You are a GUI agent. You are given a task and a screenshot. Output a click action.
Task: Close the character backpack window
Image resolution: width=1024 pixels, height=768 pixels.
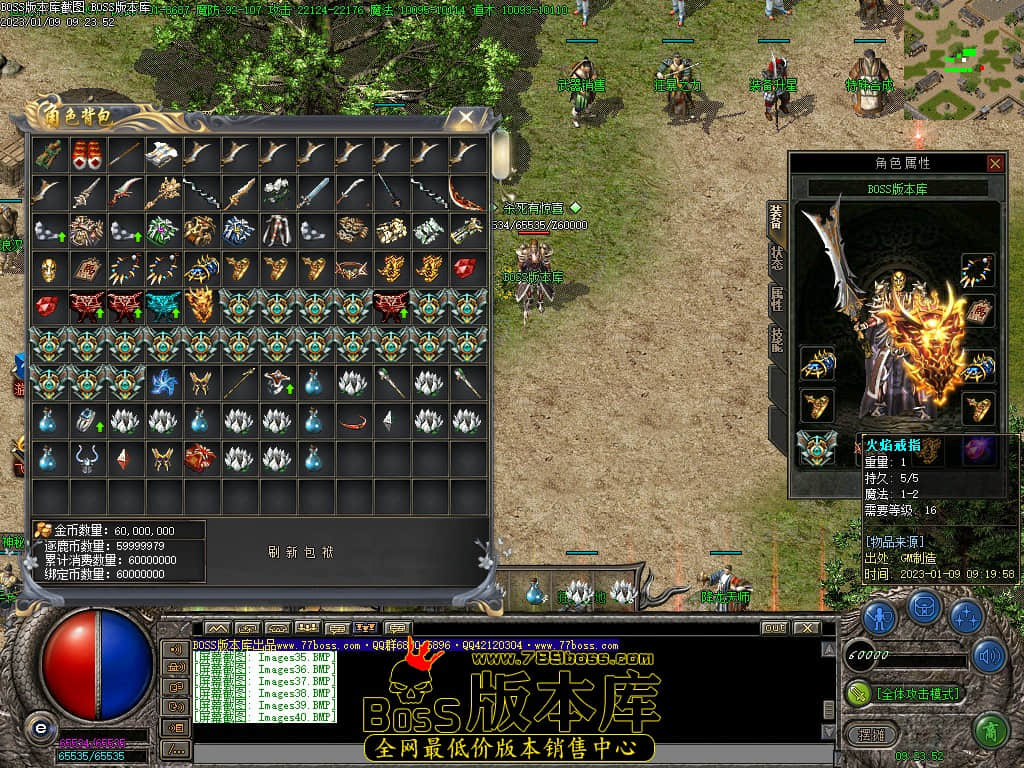tap(466, 118)
